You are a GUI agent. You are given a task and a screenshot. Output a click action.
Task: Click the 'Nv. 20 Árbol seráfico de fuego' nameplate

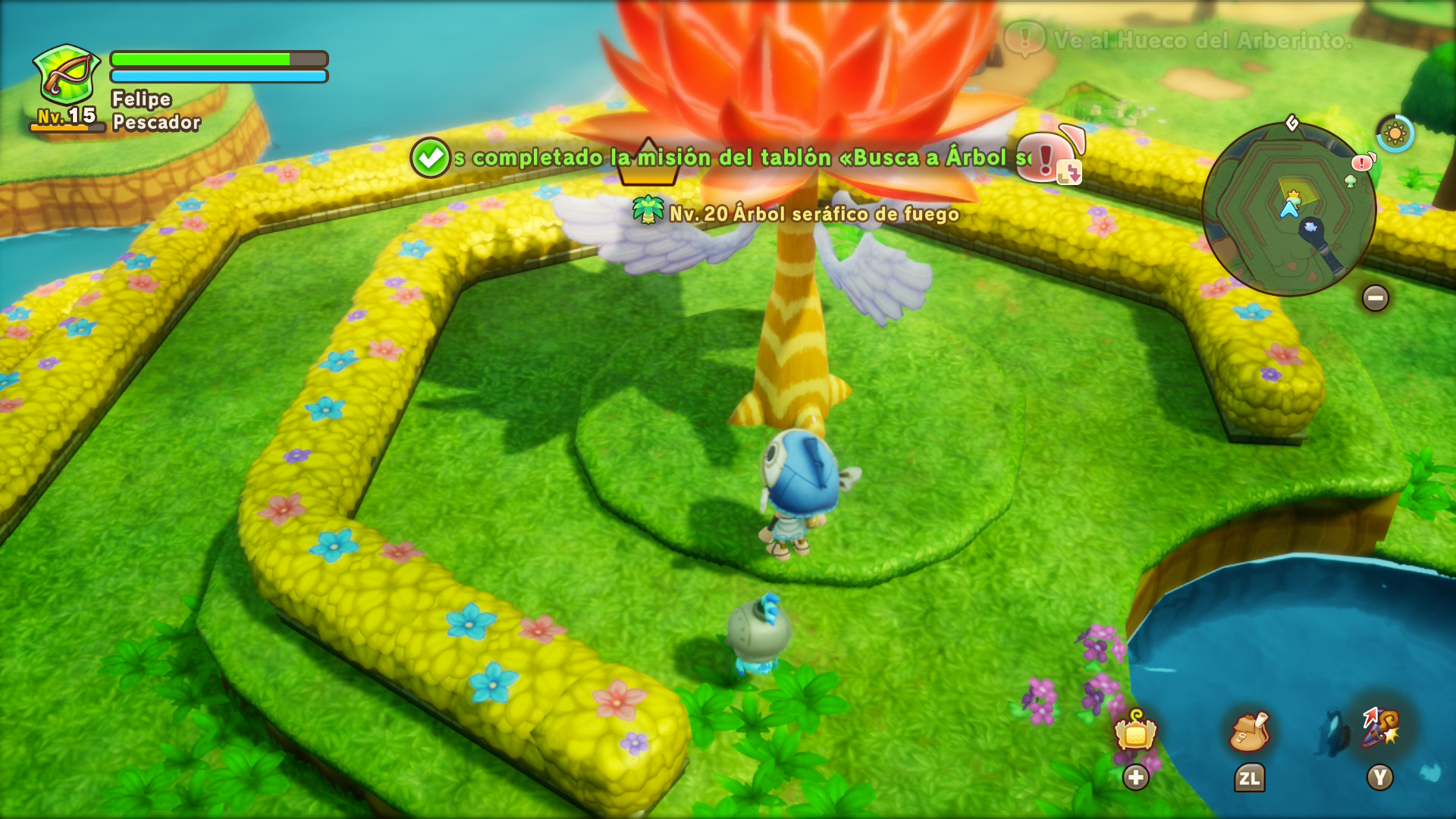pos(797,214)
